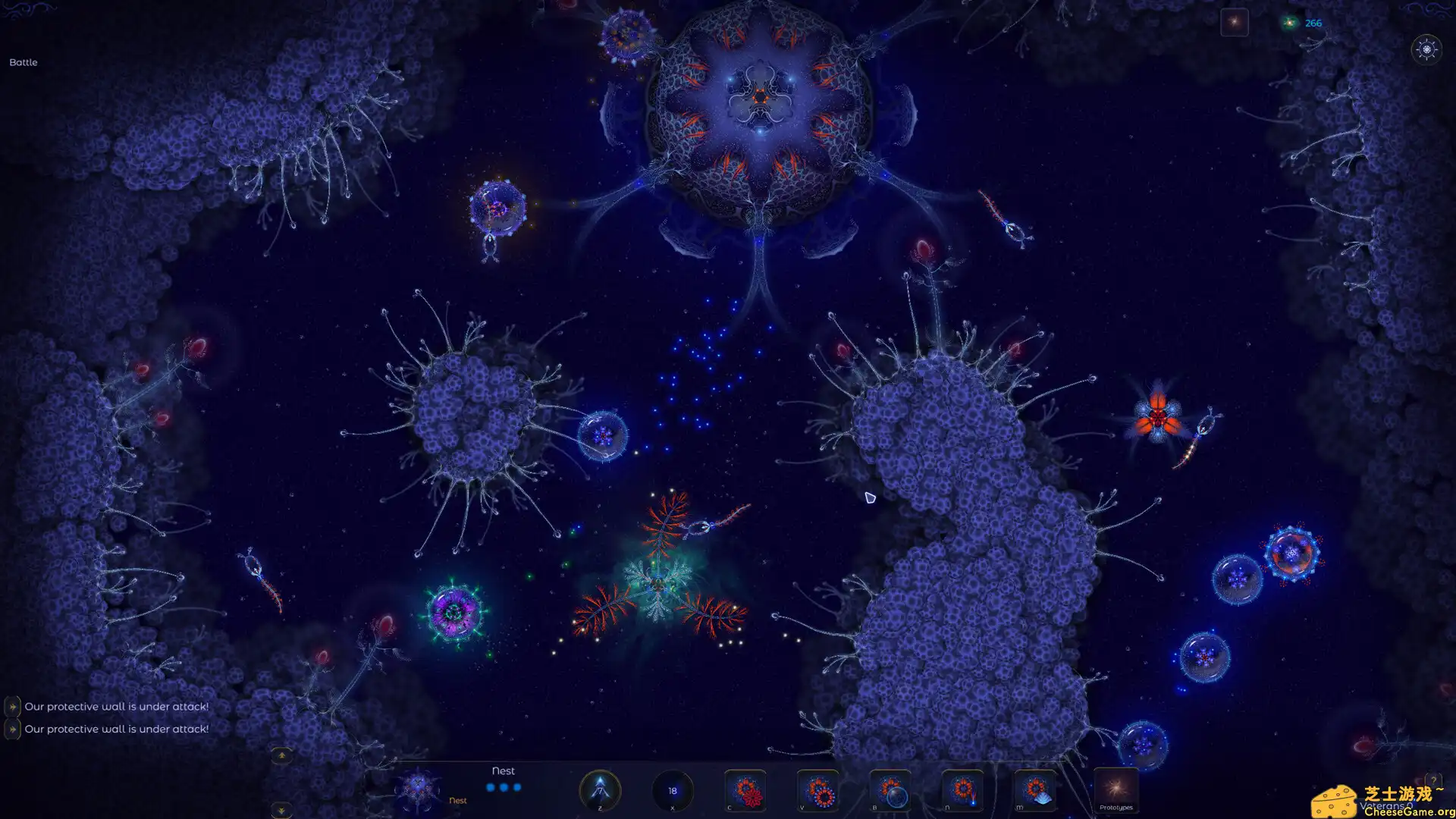1456x819 pixels.
Task: Collapse the panel with the down arrow button
Action: pos(282,810)
